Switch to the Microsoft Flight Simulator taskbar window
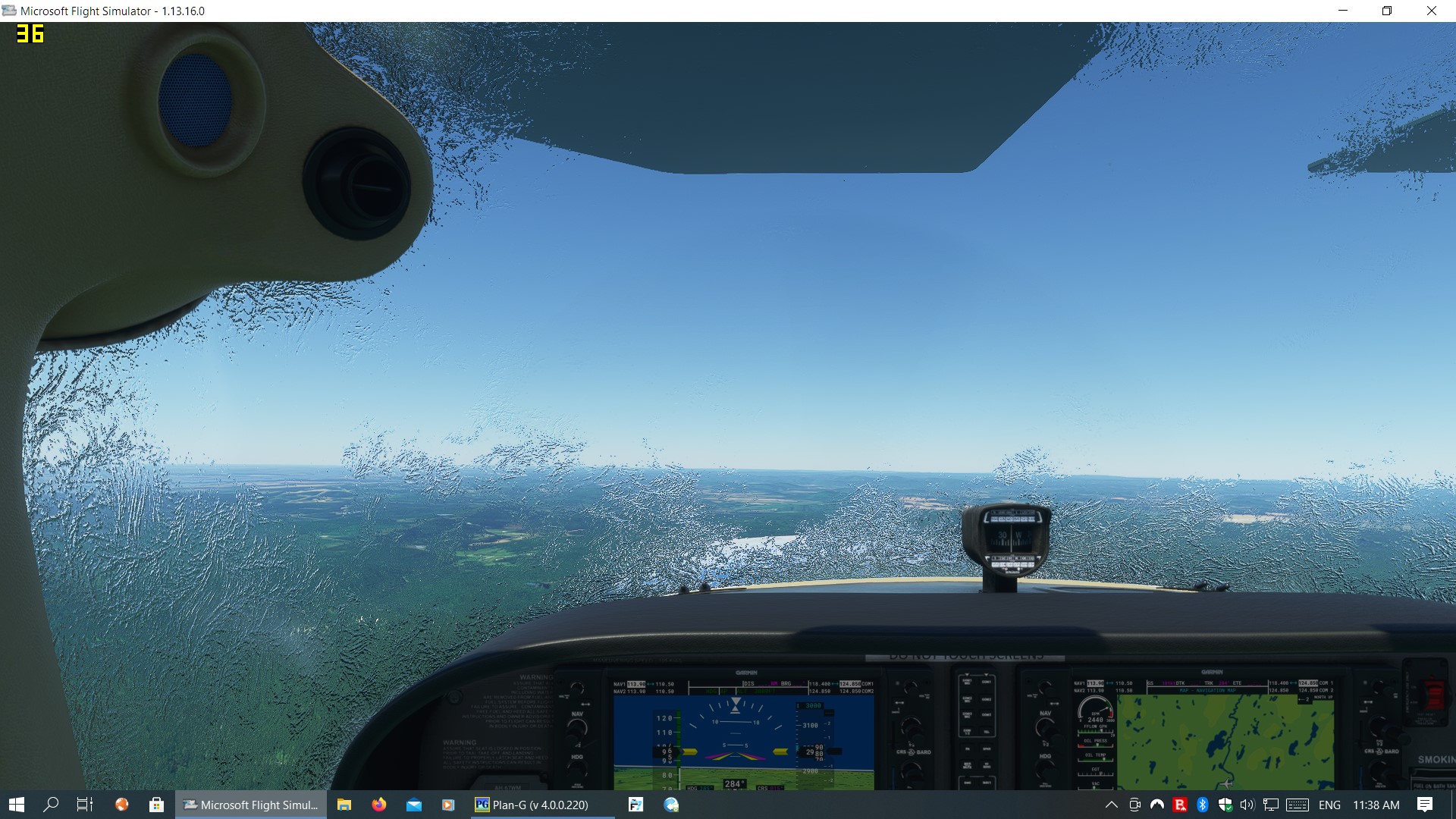The height and width of the screenshot is (819, 1456). 250,805
